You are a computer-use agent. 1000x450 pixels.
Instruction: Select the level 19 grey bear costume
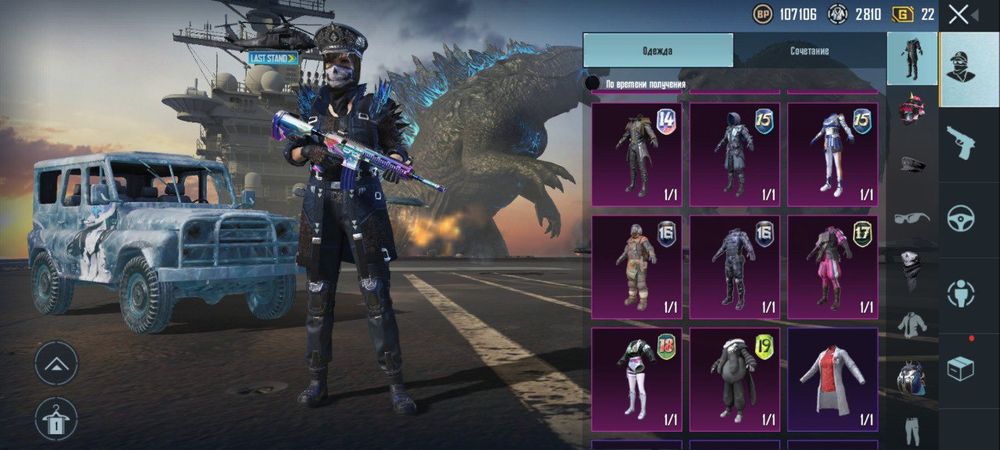click(734, 375)
